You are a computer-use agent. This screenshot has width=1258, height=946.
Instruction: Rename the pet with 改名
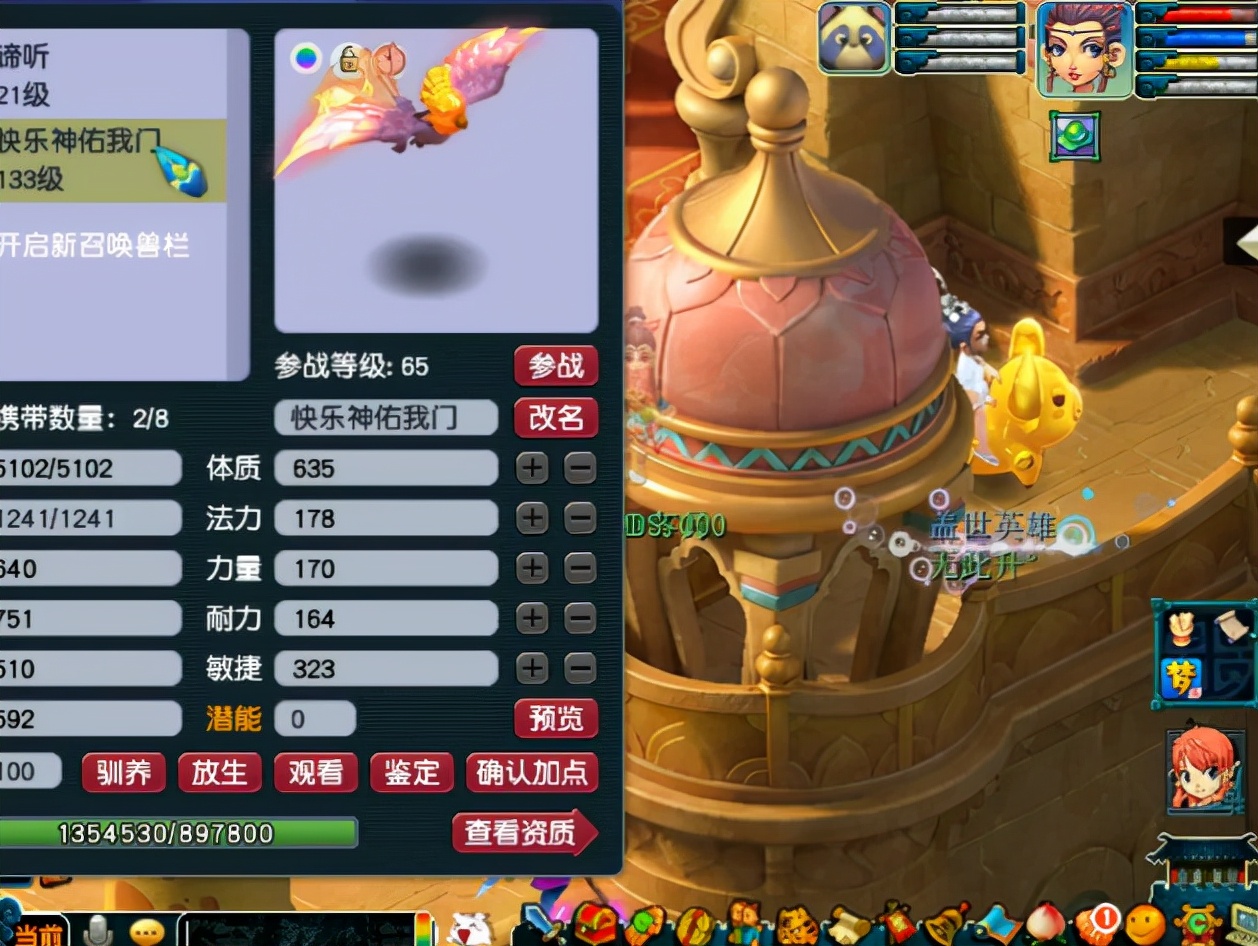click(x=556, y=418)
